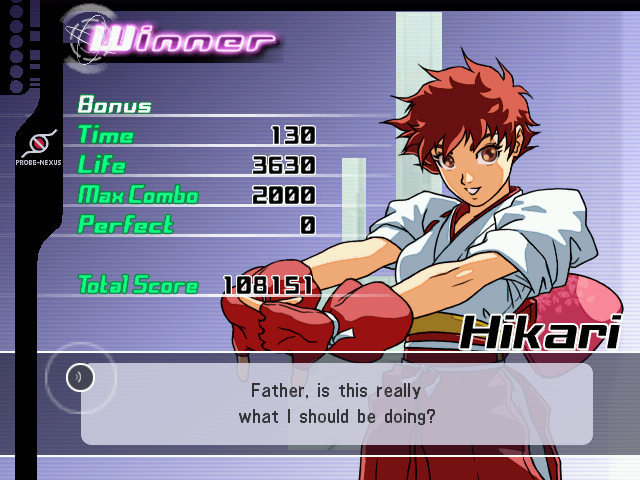Click the round icon beside the winner quote
This screenshot has height=480, width=640.
click(81, 377)
